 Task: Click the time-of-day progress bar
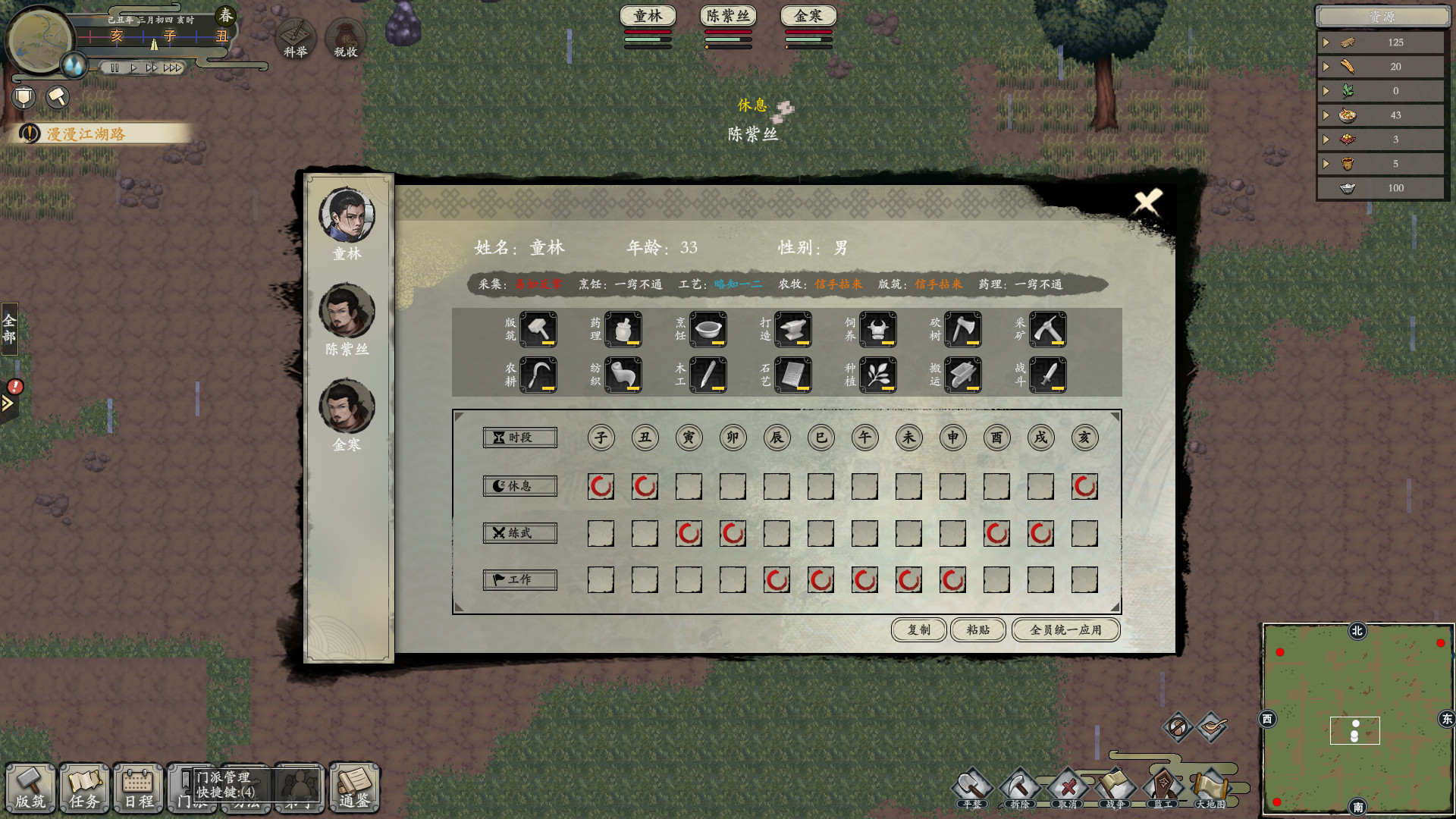155,36
